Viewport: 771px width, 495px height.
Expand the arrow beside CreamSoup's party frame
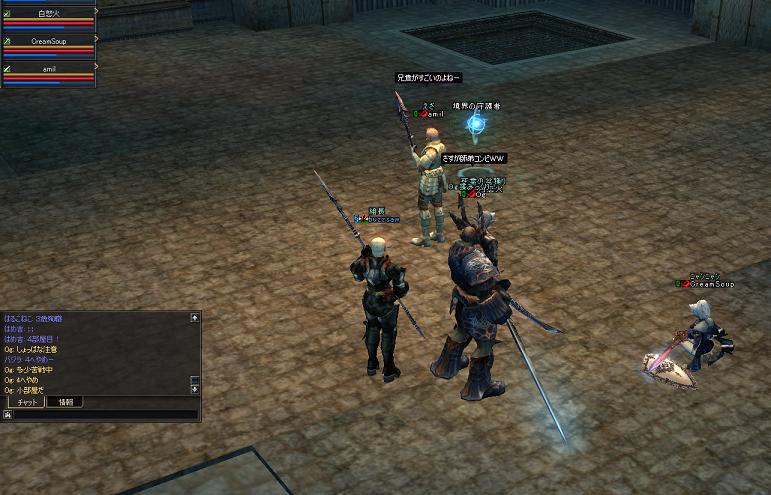97,39
